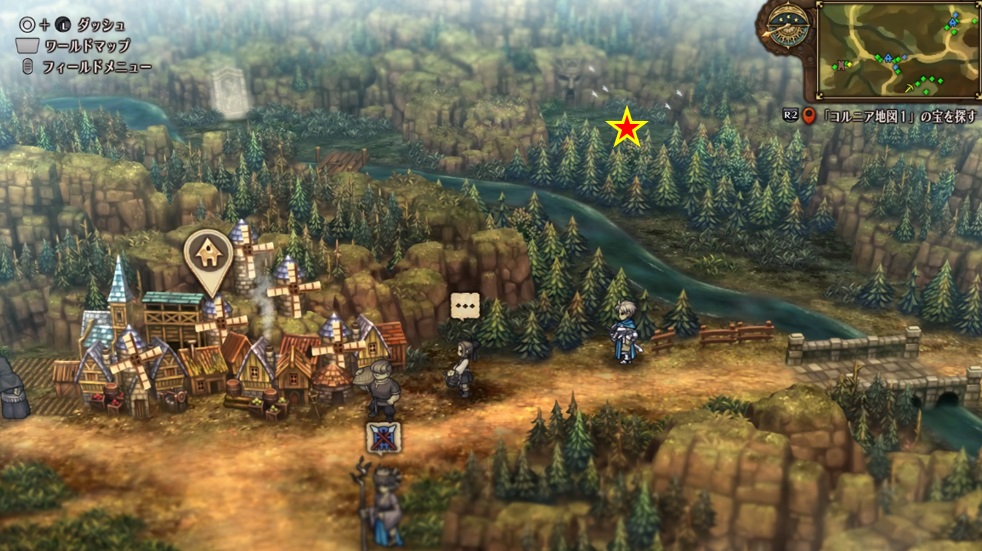Image resolution: width=982 pixels, height=551 pixels.
Task: Select the house marker above the town
Action: tap(210, 255)
